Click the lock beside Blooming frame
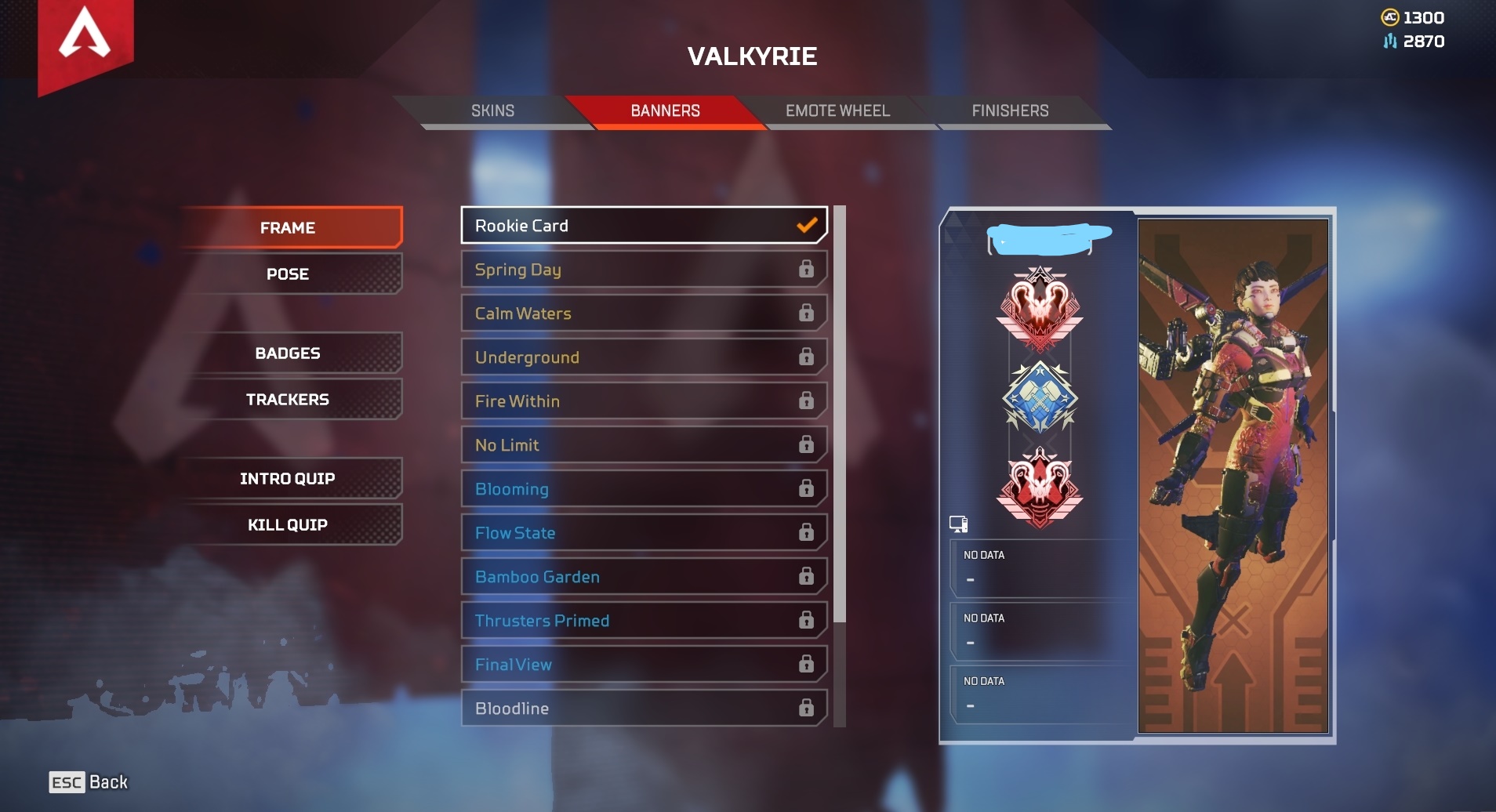The height and width of the screenshot is (812, 1496). tap(807, 488)
